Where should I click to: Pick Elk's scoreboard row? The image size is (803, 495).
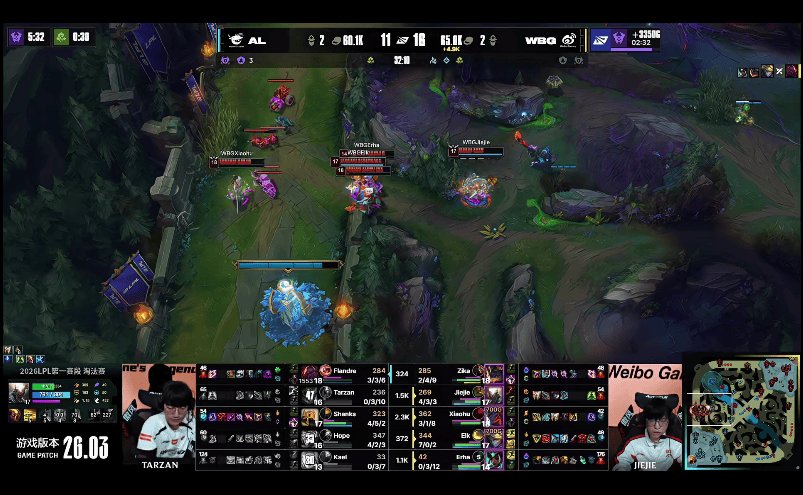[460, 436]
